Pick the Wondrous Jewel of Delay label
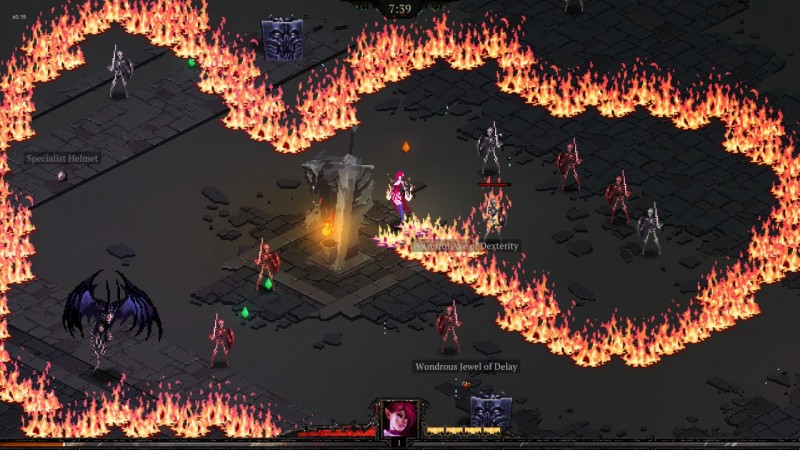The image size is (800, 450). [x=467, y=367]
